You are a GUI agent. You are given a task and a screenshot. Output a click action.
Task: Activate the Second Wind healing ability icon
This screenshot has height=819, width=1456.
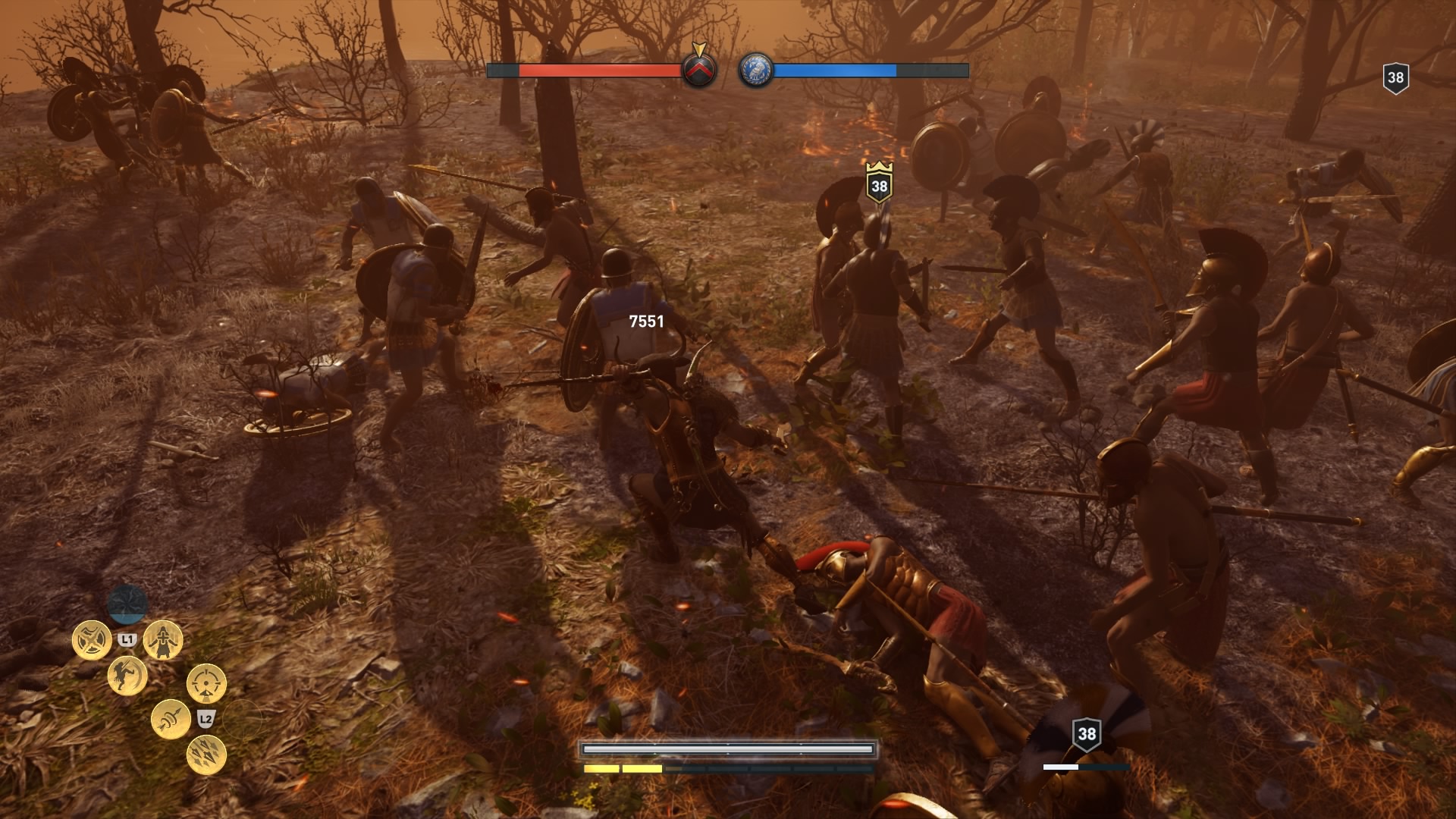click(x=163, y=641)
